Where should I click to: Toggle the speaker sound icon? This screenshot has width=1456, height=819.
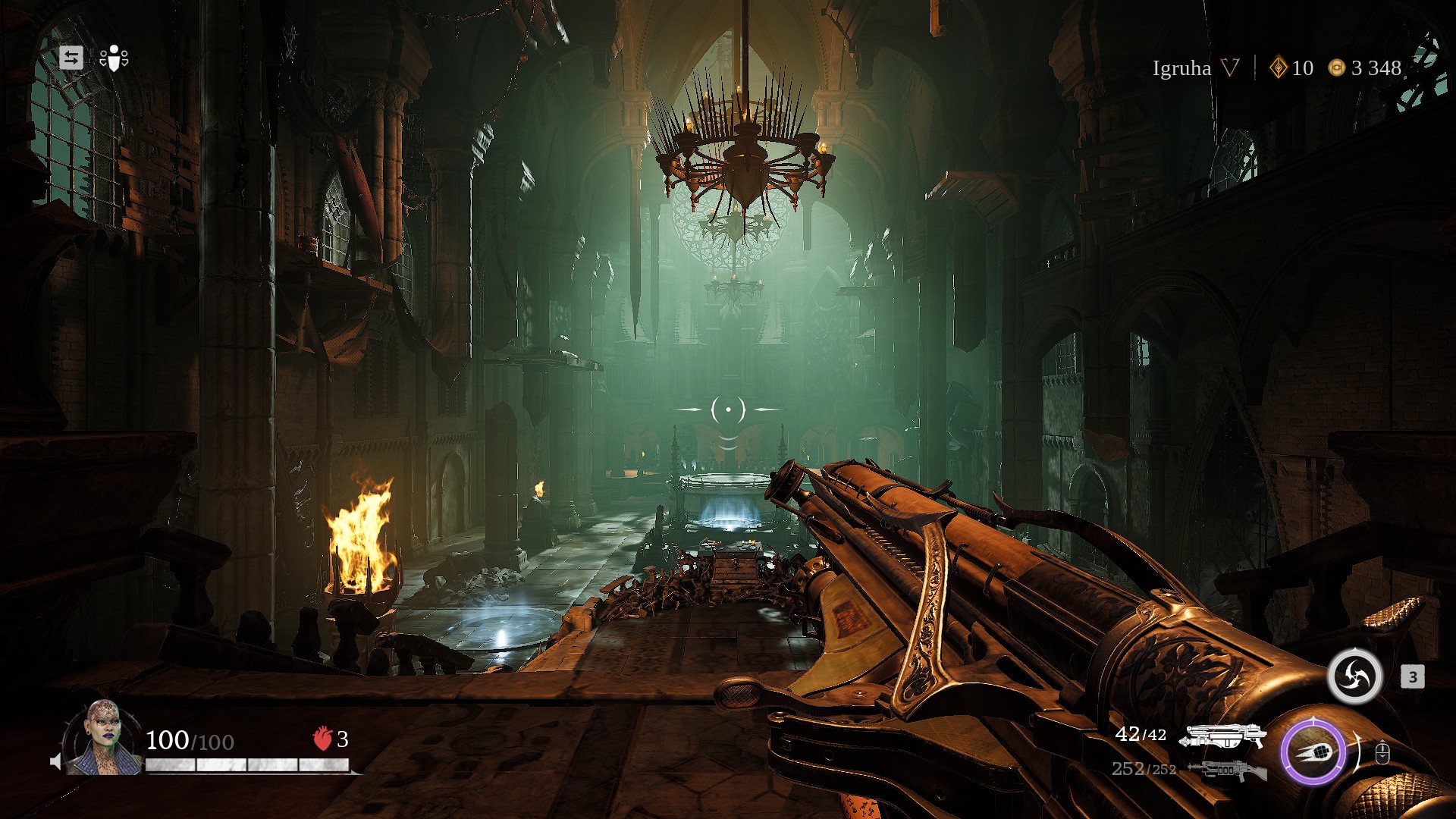pos(55,761)
